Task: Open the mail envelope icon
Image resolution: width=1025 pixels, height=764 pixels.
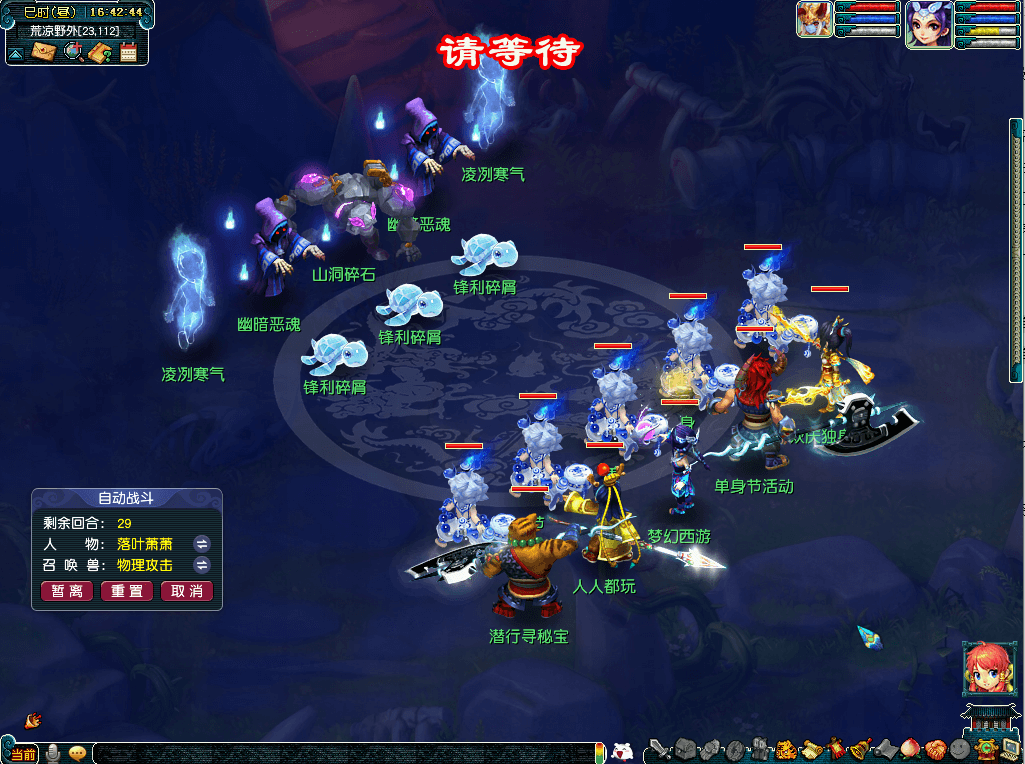Action: coord(43,52)
